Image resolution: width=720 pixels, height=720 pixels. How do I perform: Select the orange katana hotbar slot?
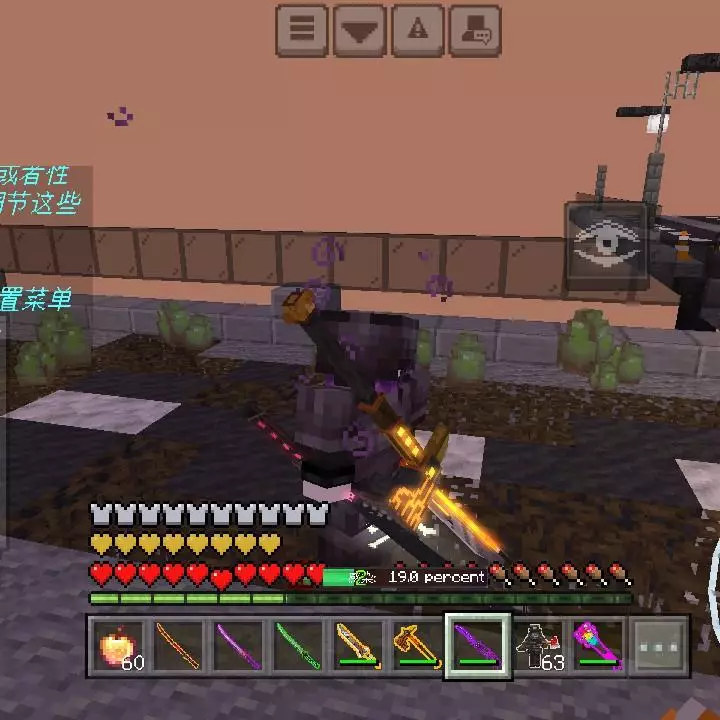(x=179, y=646)
